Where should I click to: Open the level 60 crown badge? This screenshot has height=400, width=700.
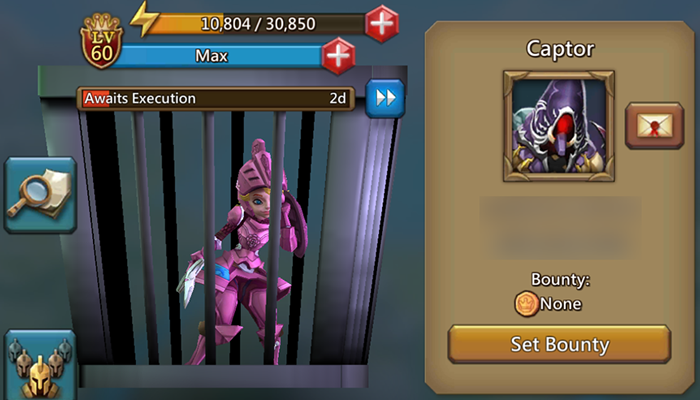[x=100, y=42]
